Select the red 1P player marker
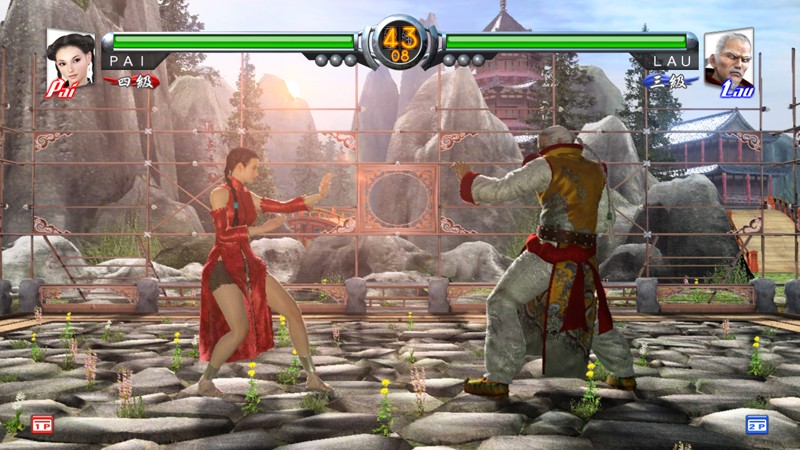The image size is (800, 450). pos(41,422)
